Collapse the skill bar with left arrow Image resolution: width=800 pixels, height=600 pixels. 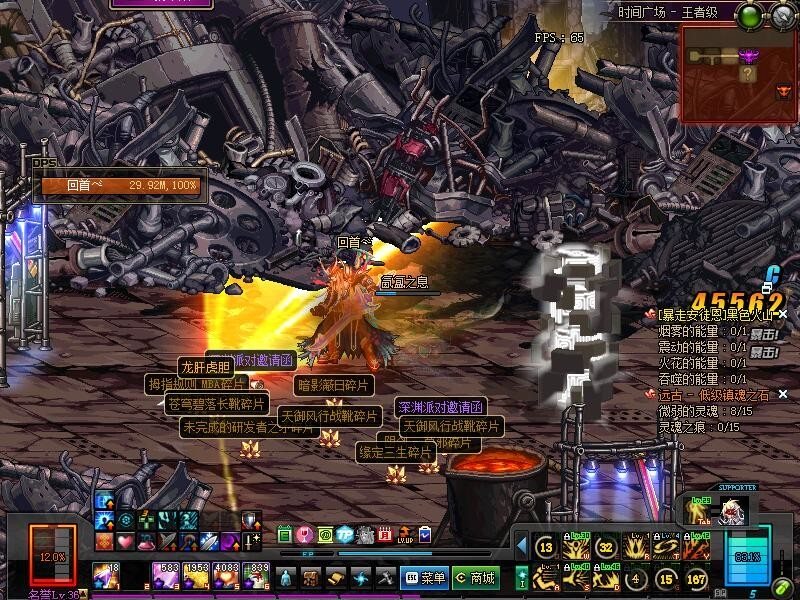point(521,546)
